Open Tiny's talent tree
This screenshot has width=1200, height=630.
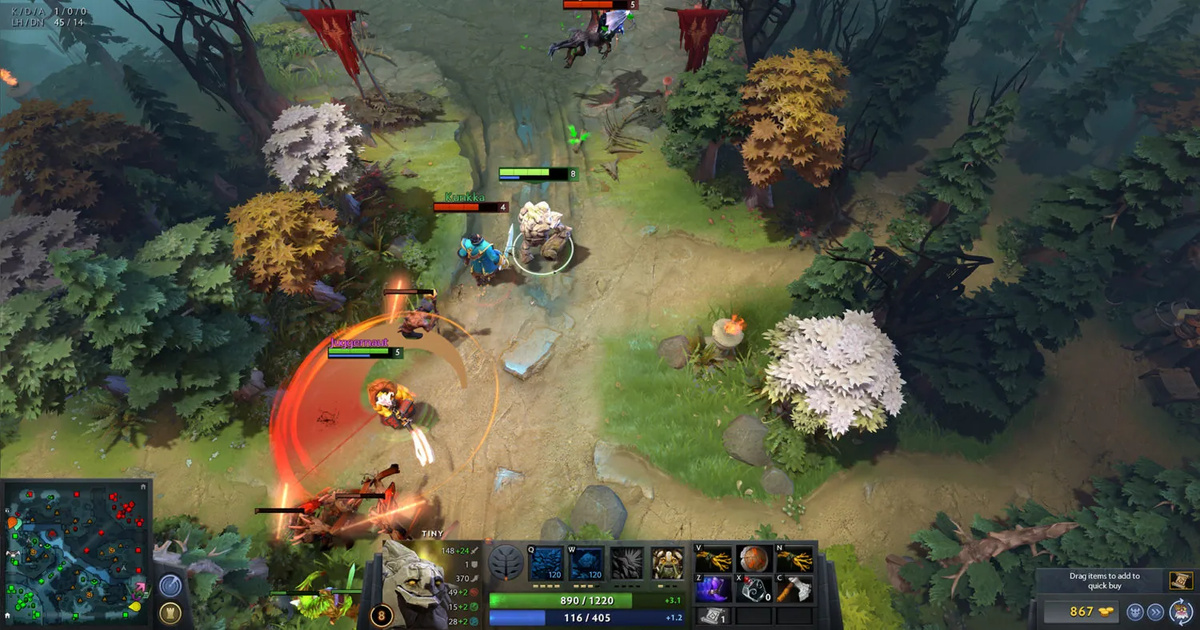pos(507,563)
